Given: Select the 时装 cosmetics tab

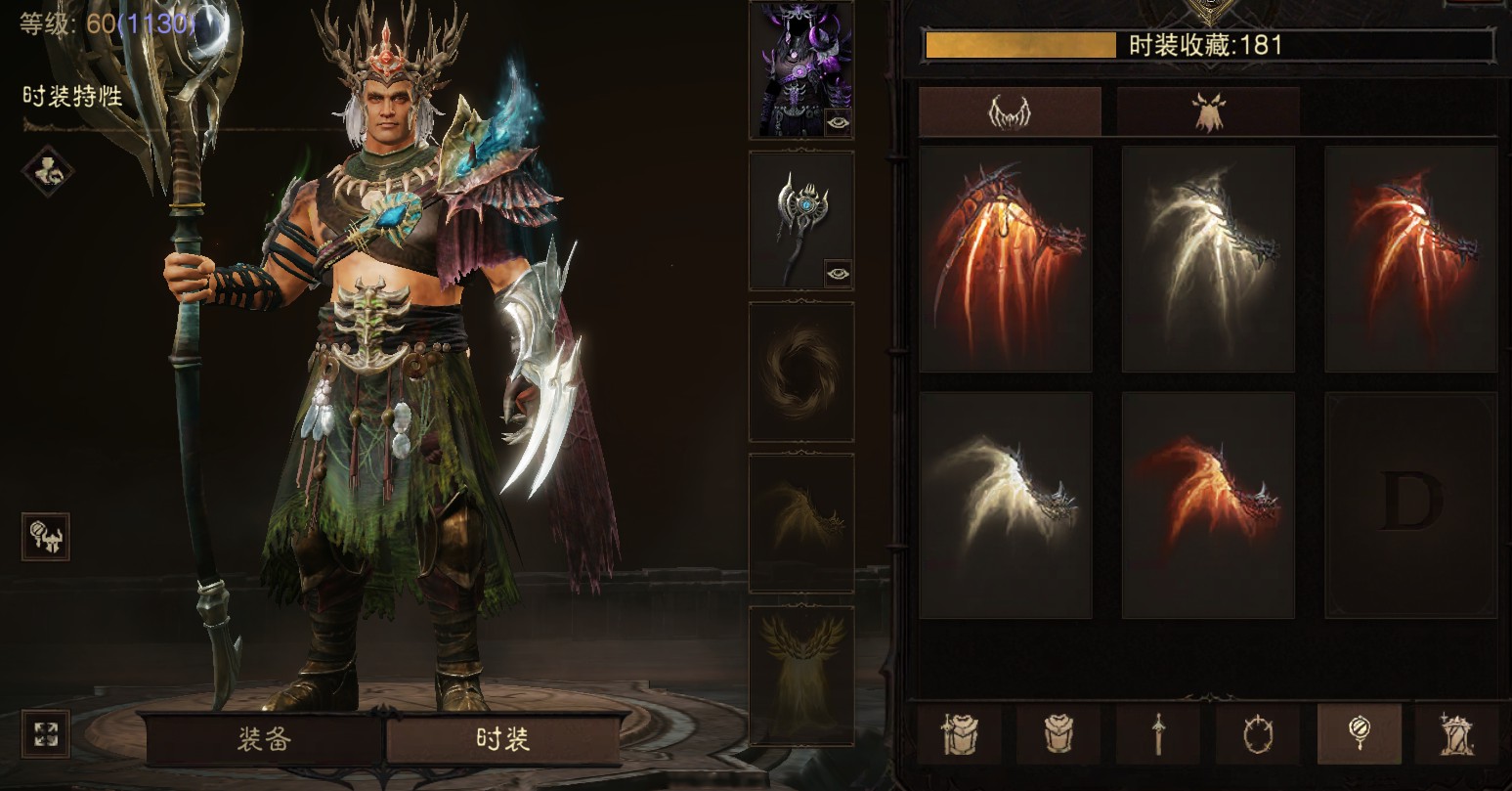Looking at the screenshot, I should 503,738.
